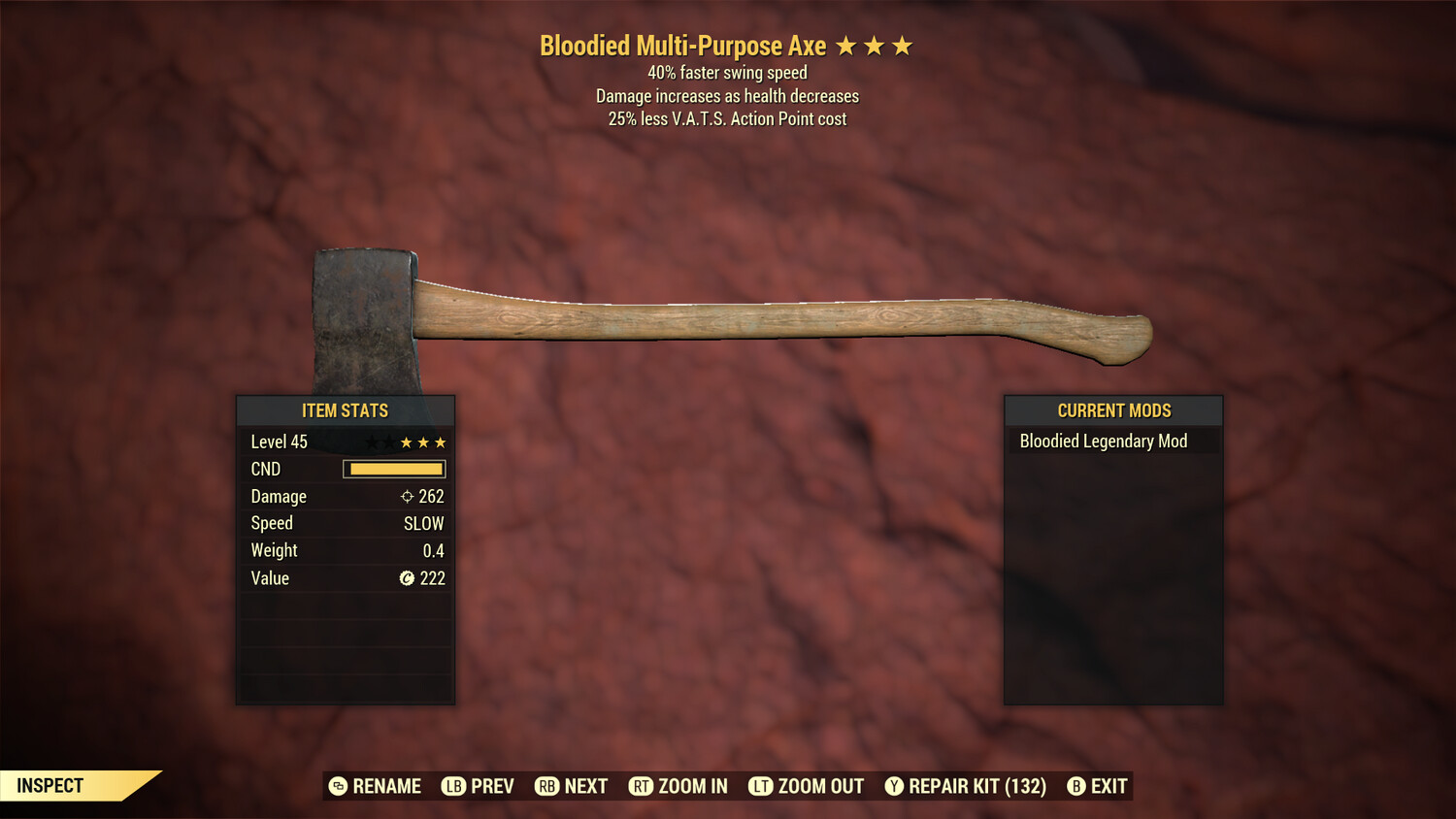Go to the previous item with PREV

[479, 786]
